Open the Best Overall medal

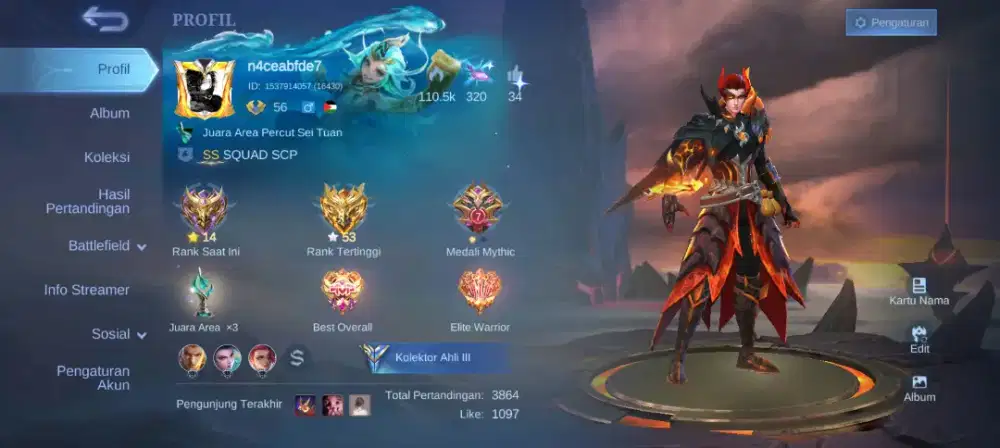(342, 292)
